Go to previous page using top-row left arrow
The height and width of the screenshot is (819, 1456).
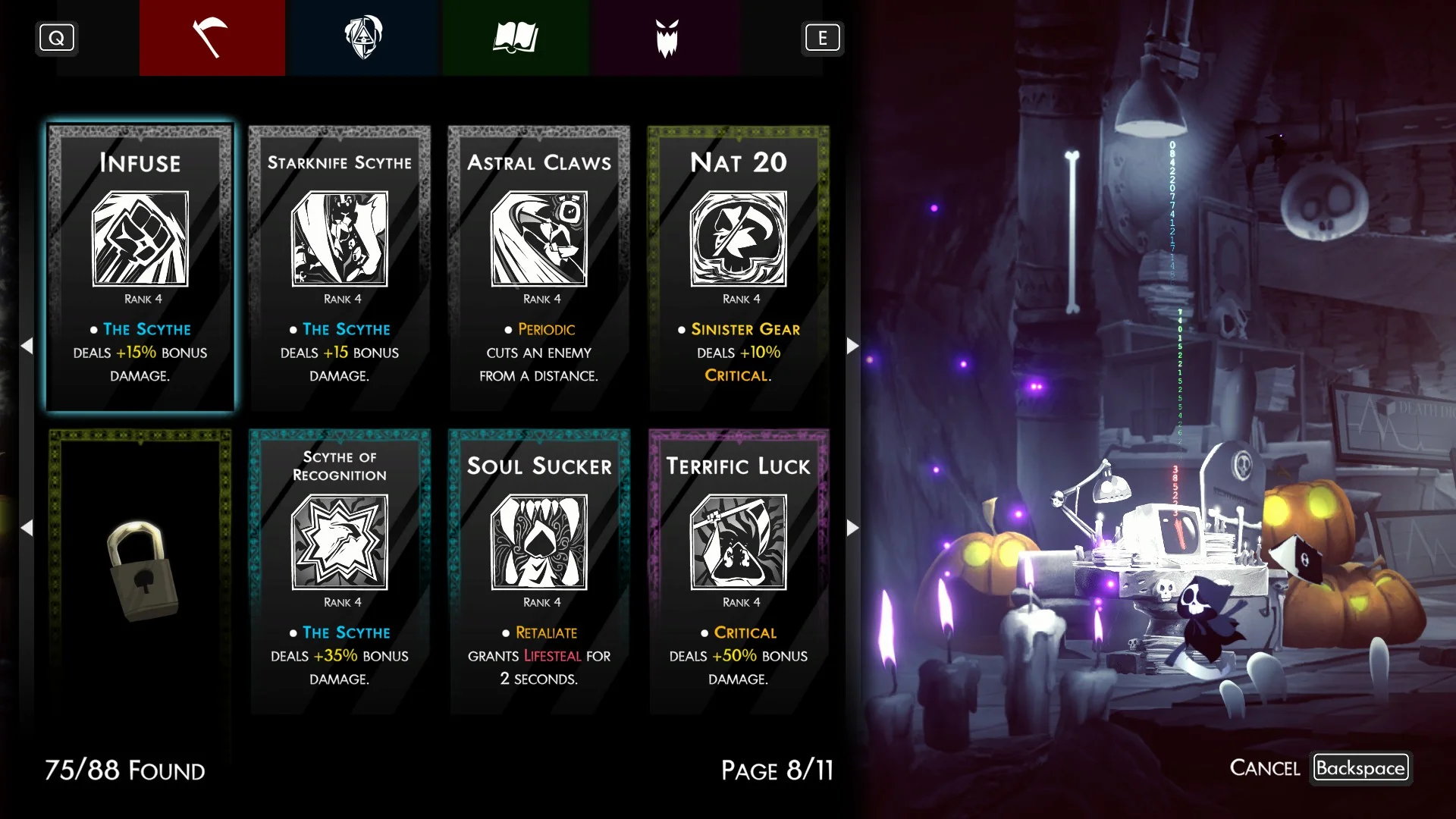[27, 346]
